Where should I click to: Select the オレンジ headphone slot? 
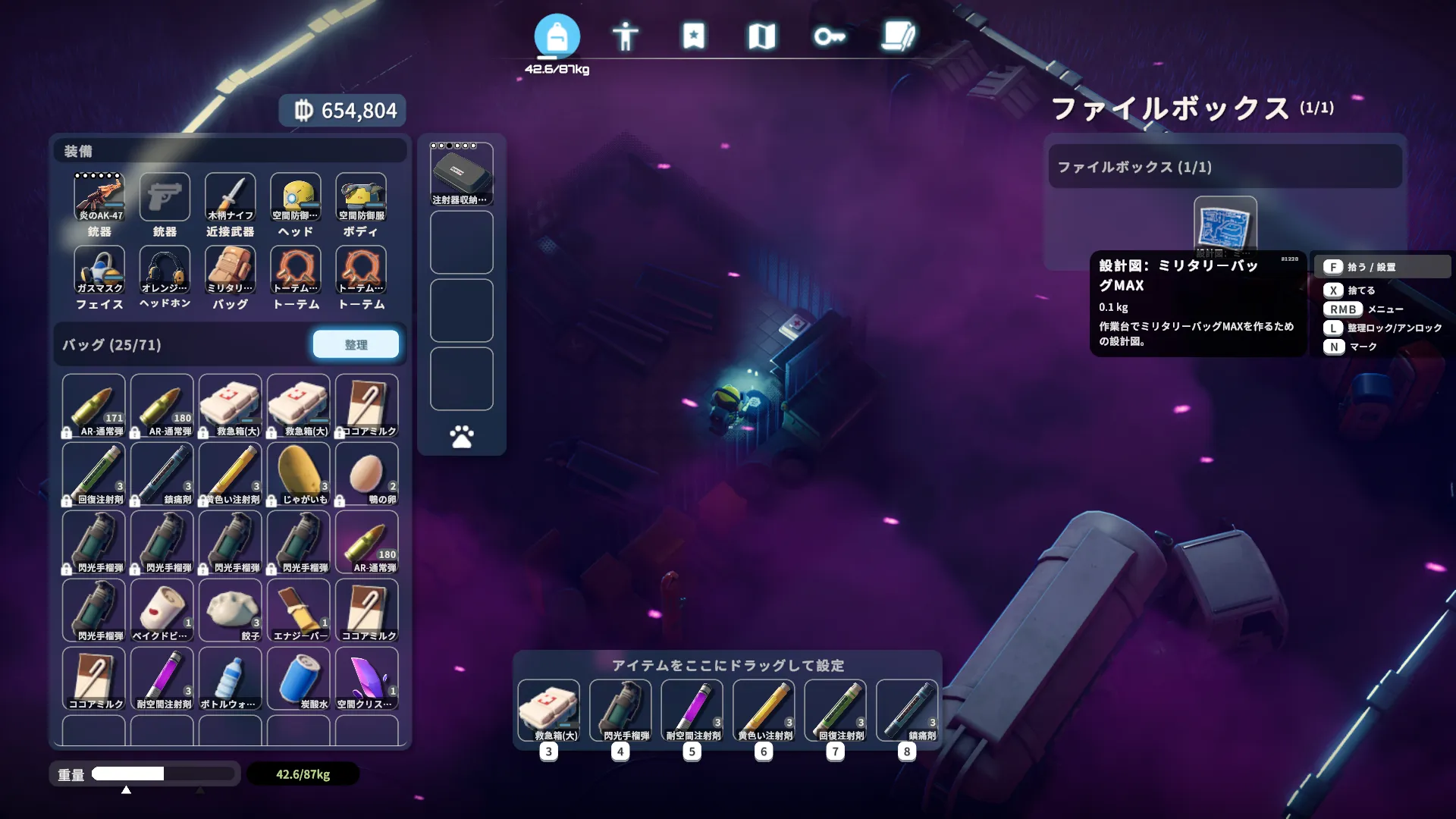coord(165,269)
